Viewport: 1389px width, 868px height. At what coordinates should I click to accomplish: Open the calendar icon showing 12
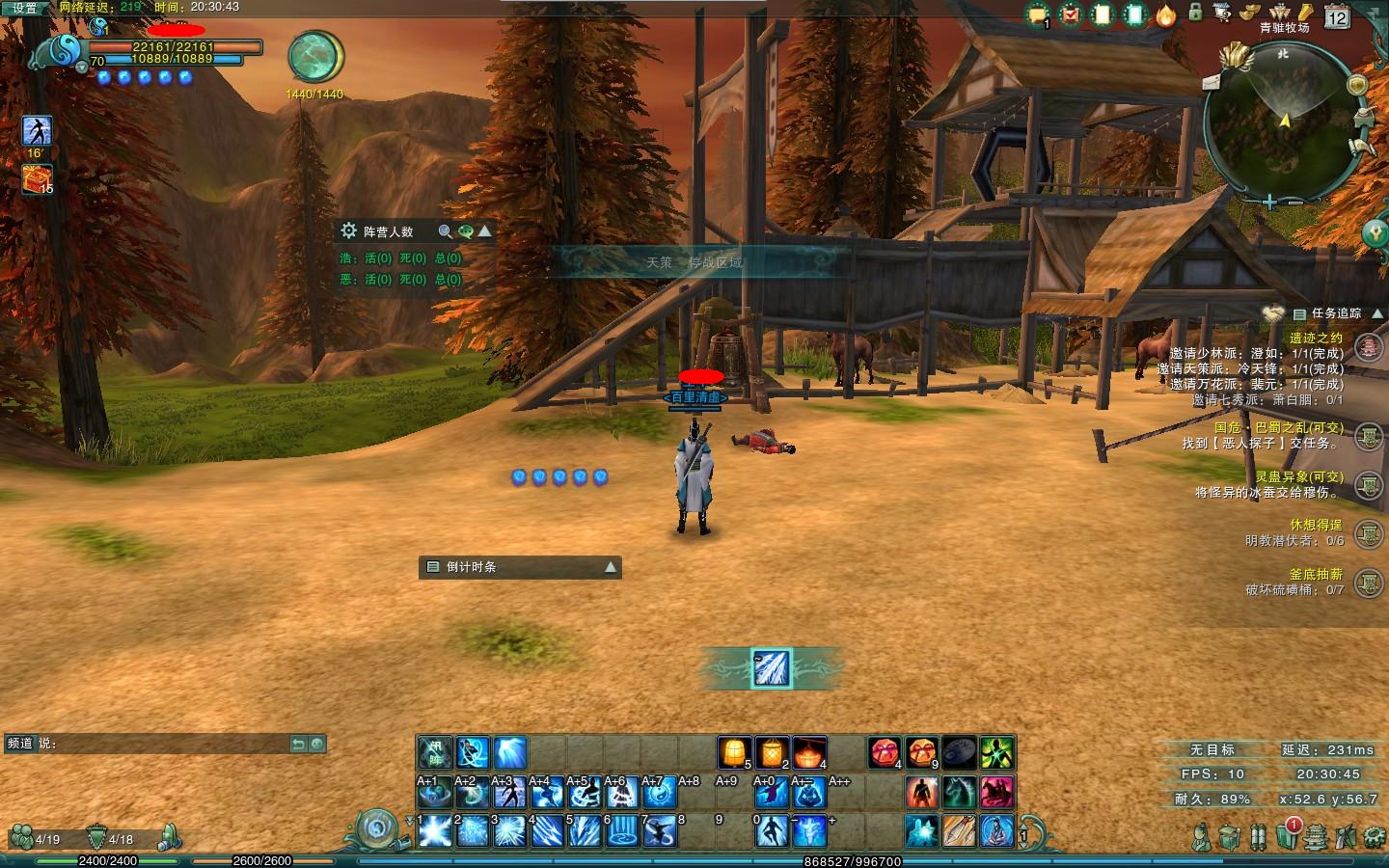1337,16
